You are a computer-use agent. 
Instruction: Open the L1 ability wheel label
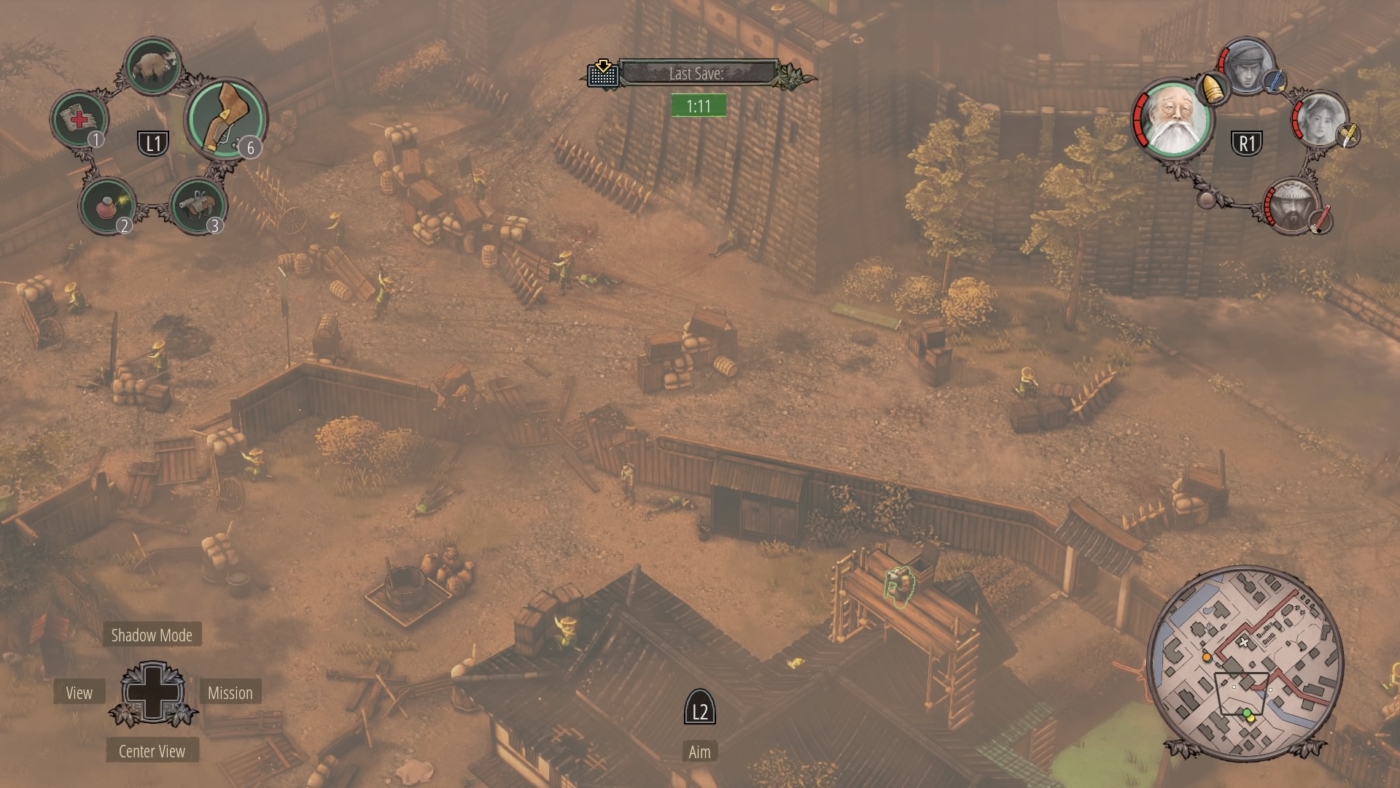[154, 142]
